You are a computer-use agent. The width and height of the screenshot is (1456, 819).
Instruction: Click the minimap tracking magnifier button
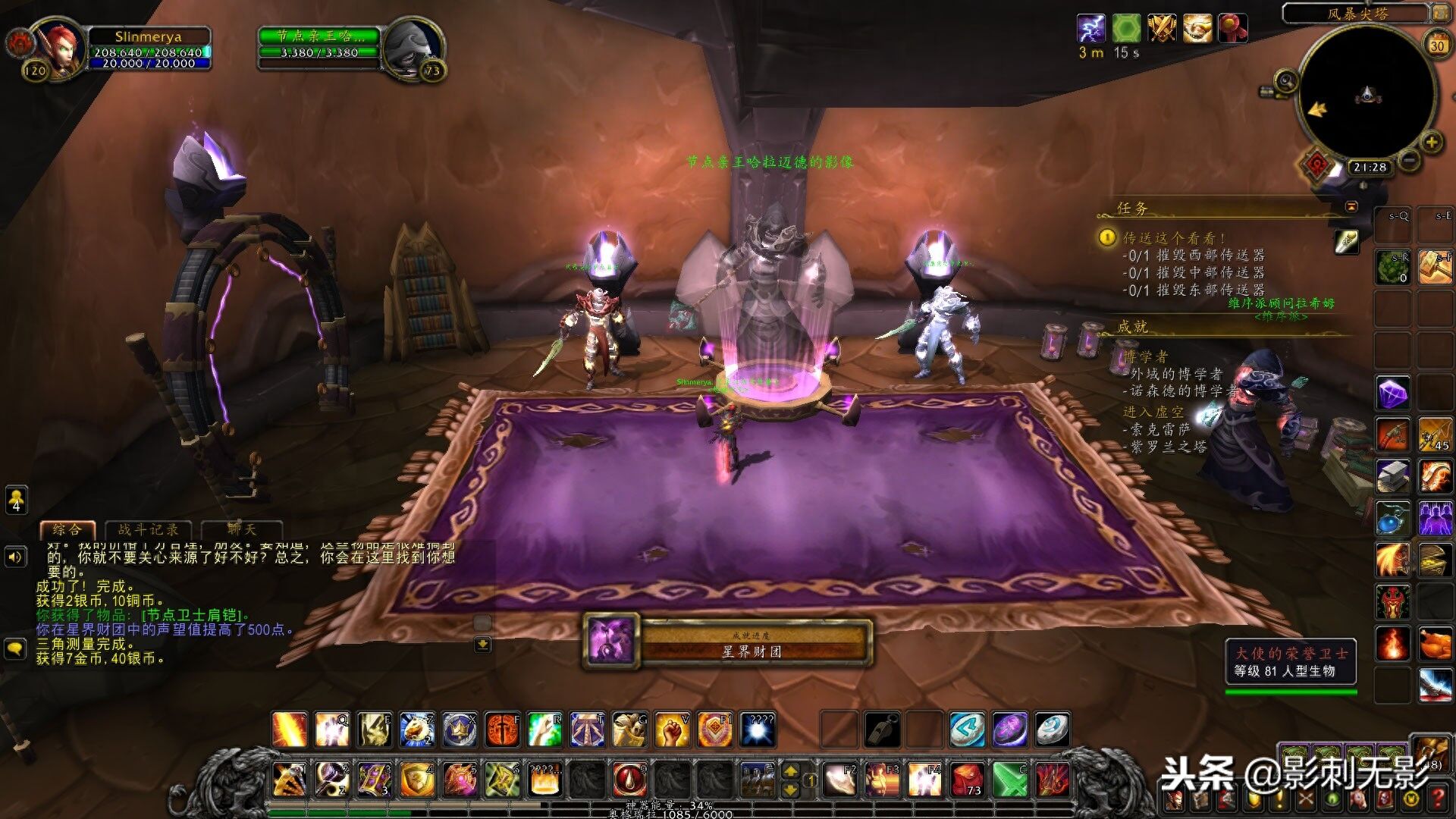tap(1285, 80)
